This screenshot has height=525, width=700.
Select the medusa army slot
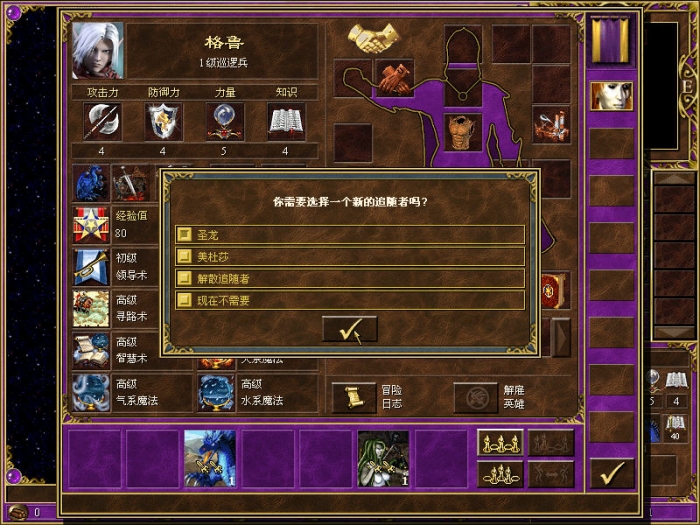point(383,458)
